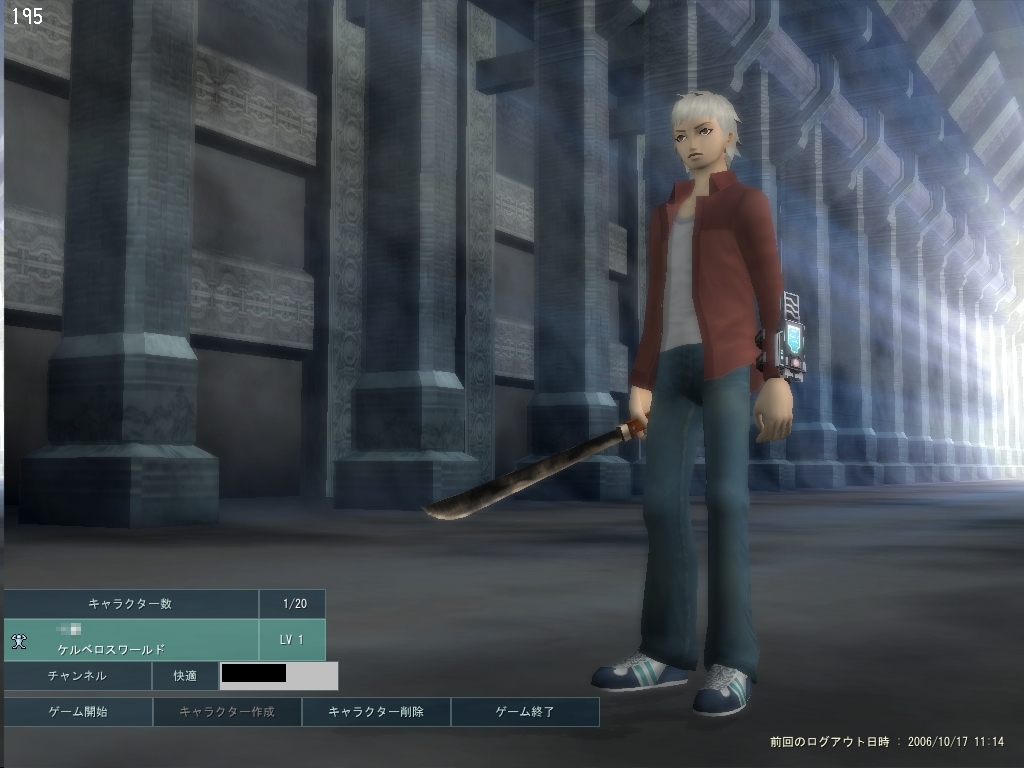Image resolution: width=1024 pixels, height=768 pixels.
Task: Click the キャラクター作成 create character button
Action: click(226, 712)
